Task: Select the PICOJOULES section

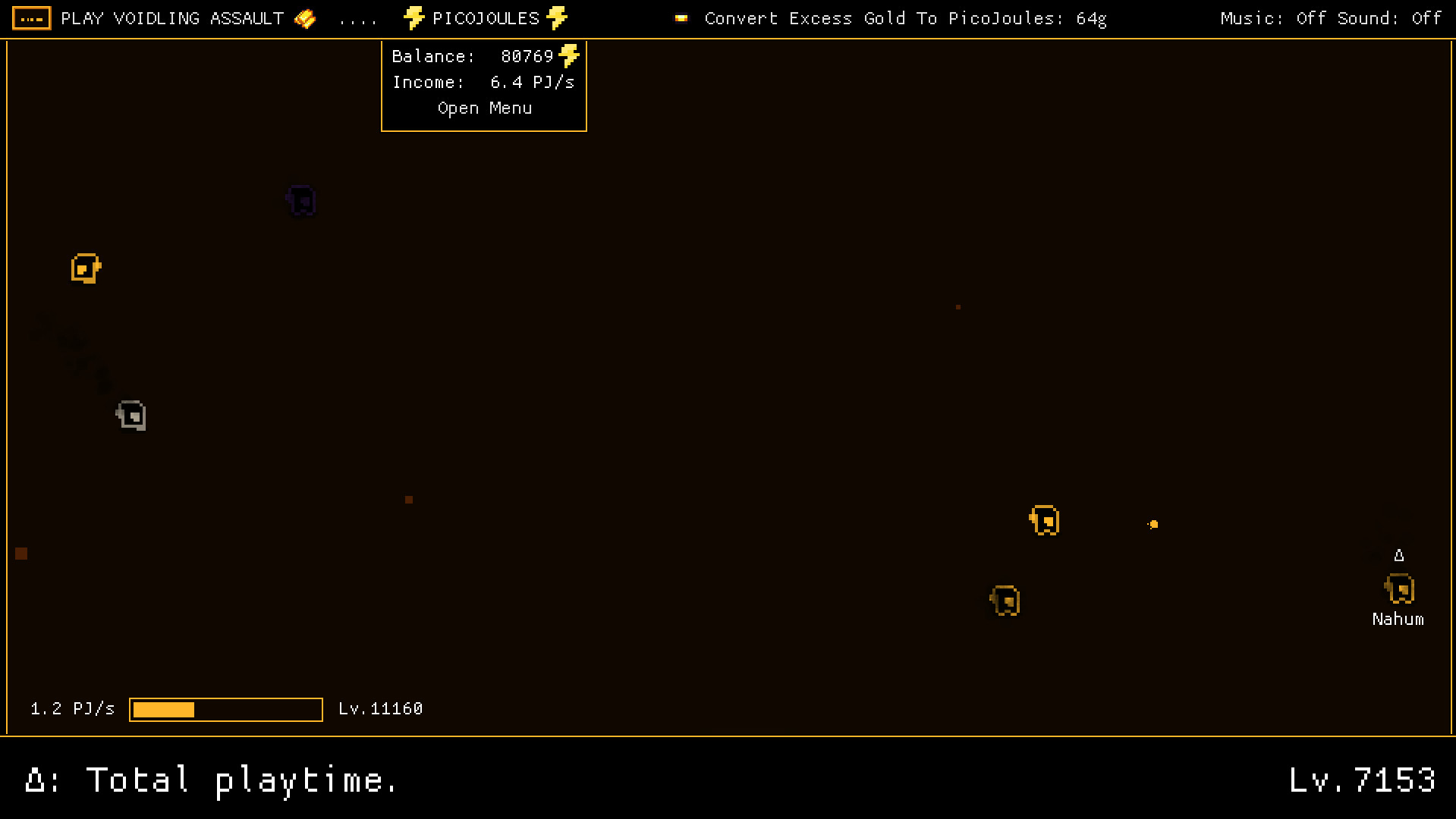Action: click(485, 18)
